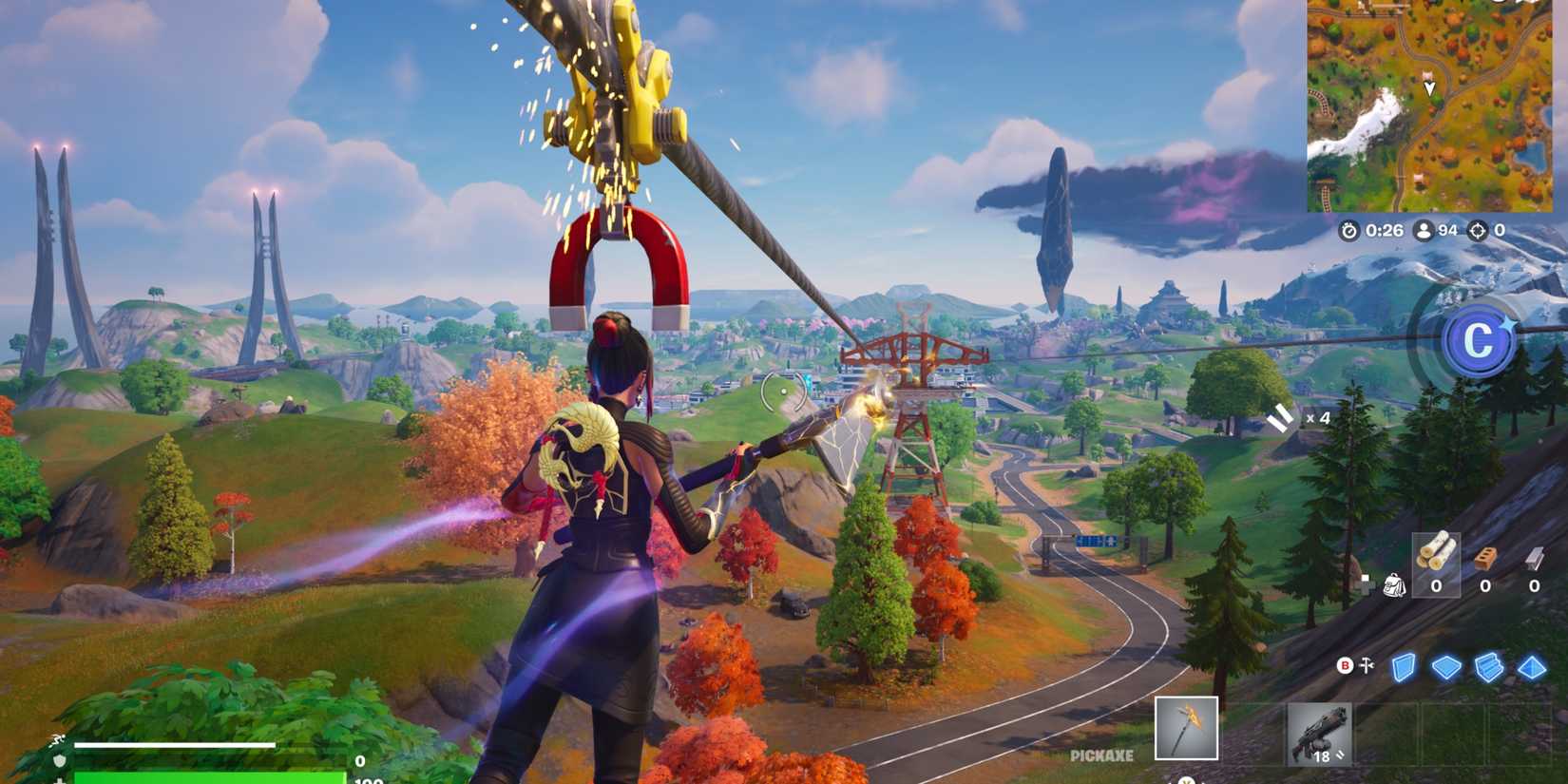Toggle build mode with the B harvesting icon
Image resolution: width=1568 pixels, height=784 pixels.
(x=1345, y=665)
